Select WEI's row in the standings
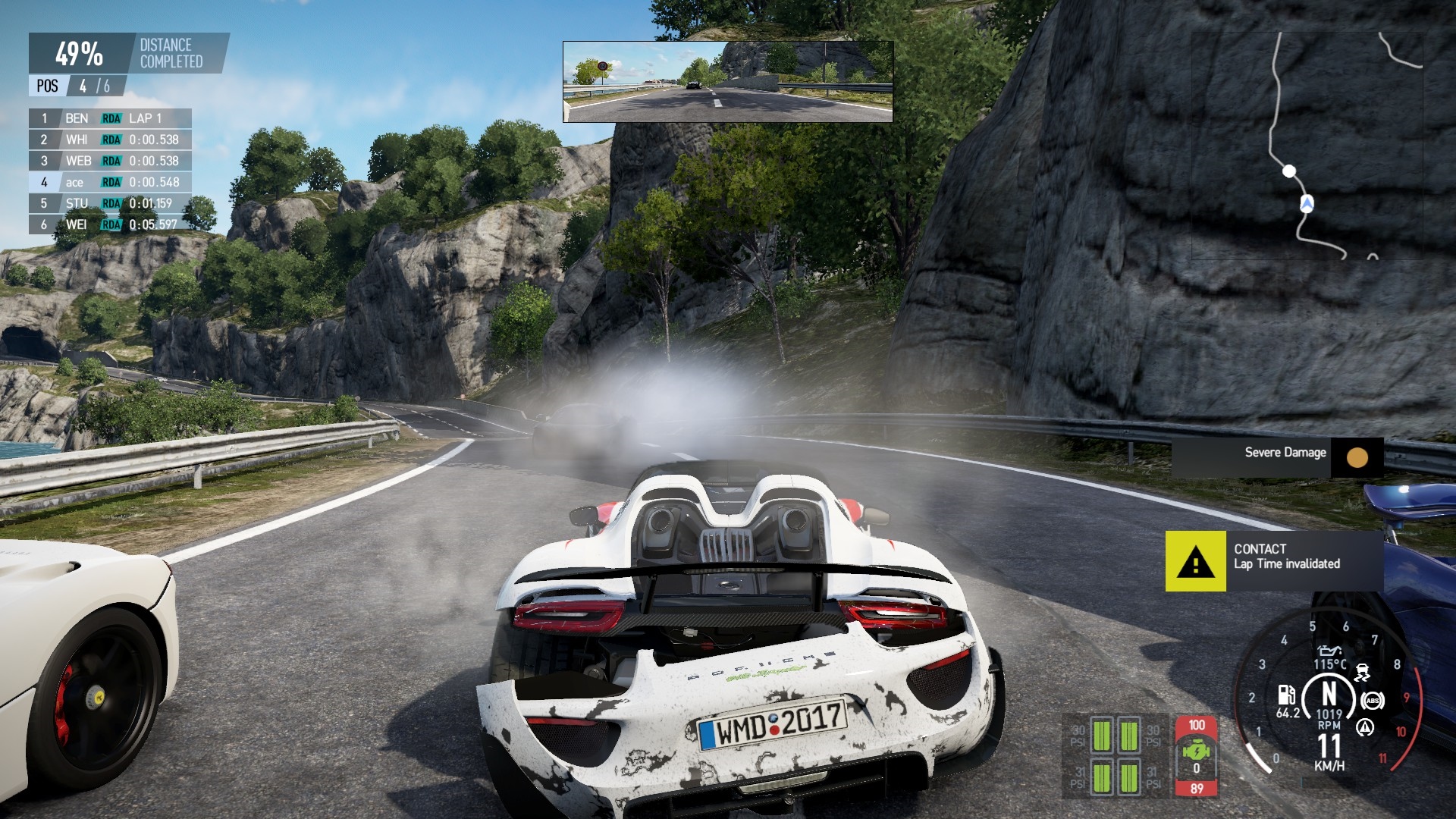The height and width of the screenshot is (819, 1456). click(110, 224)
